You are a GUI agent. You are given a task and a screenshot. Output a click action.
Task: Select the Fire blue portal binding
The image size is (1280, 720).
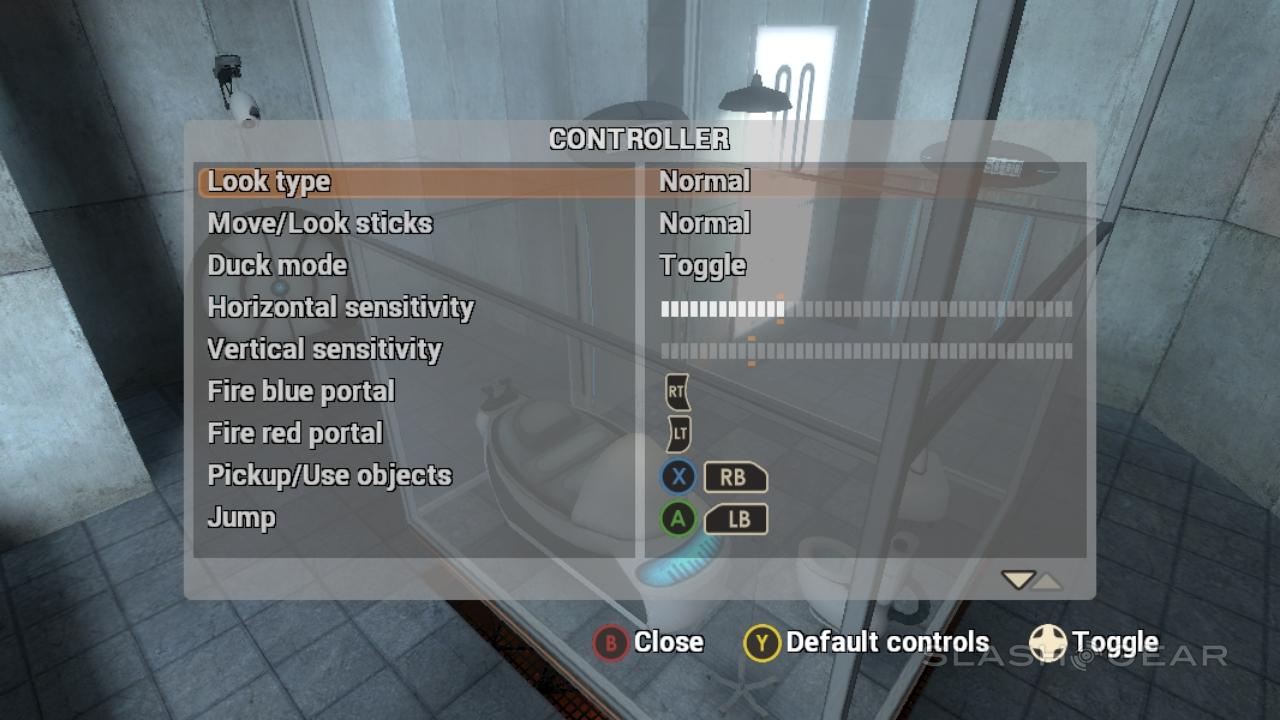[x=301, y=391]
